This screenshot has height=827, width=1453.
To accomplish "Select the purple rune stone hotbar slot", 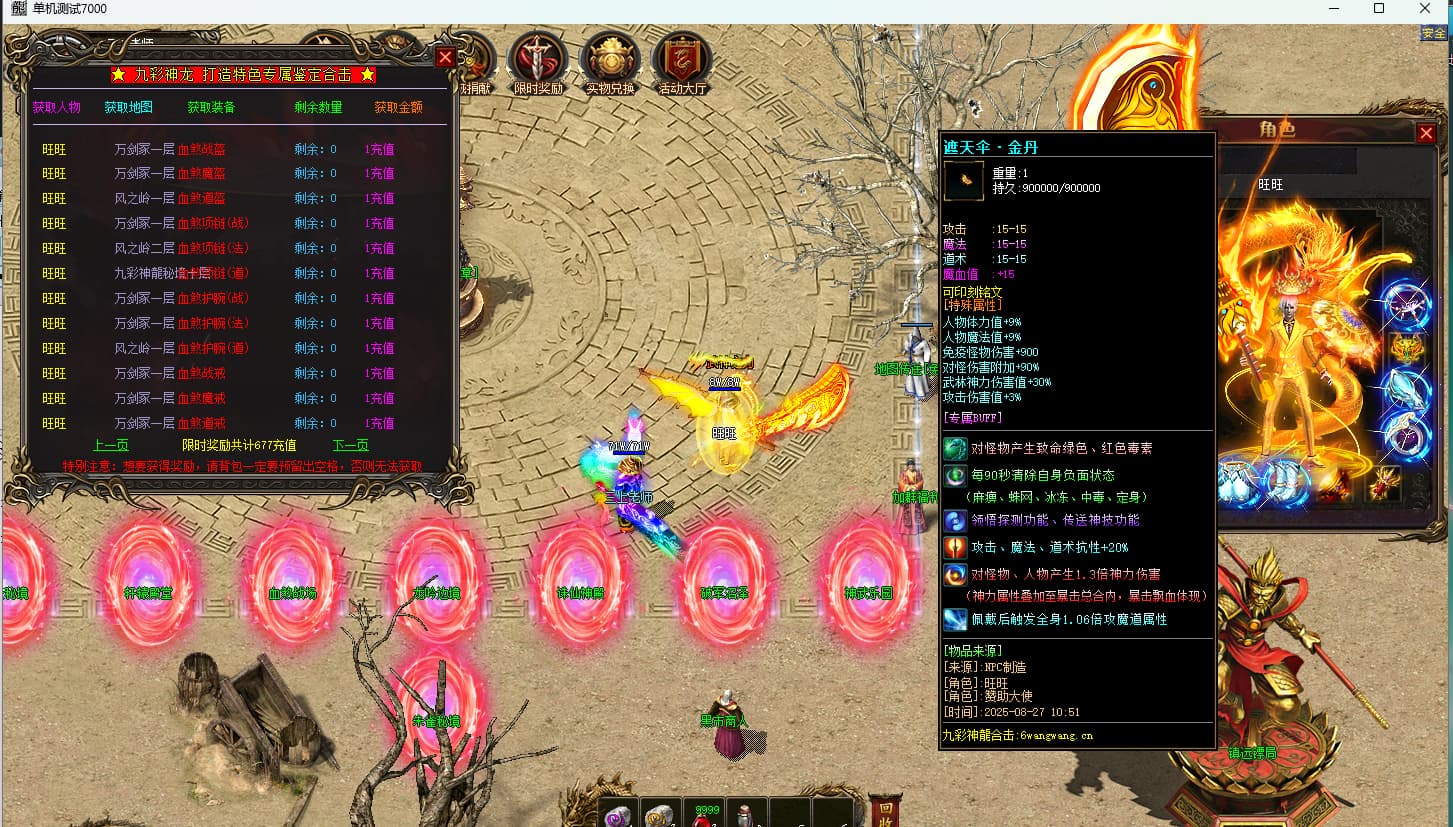I will tap(618, 815).
